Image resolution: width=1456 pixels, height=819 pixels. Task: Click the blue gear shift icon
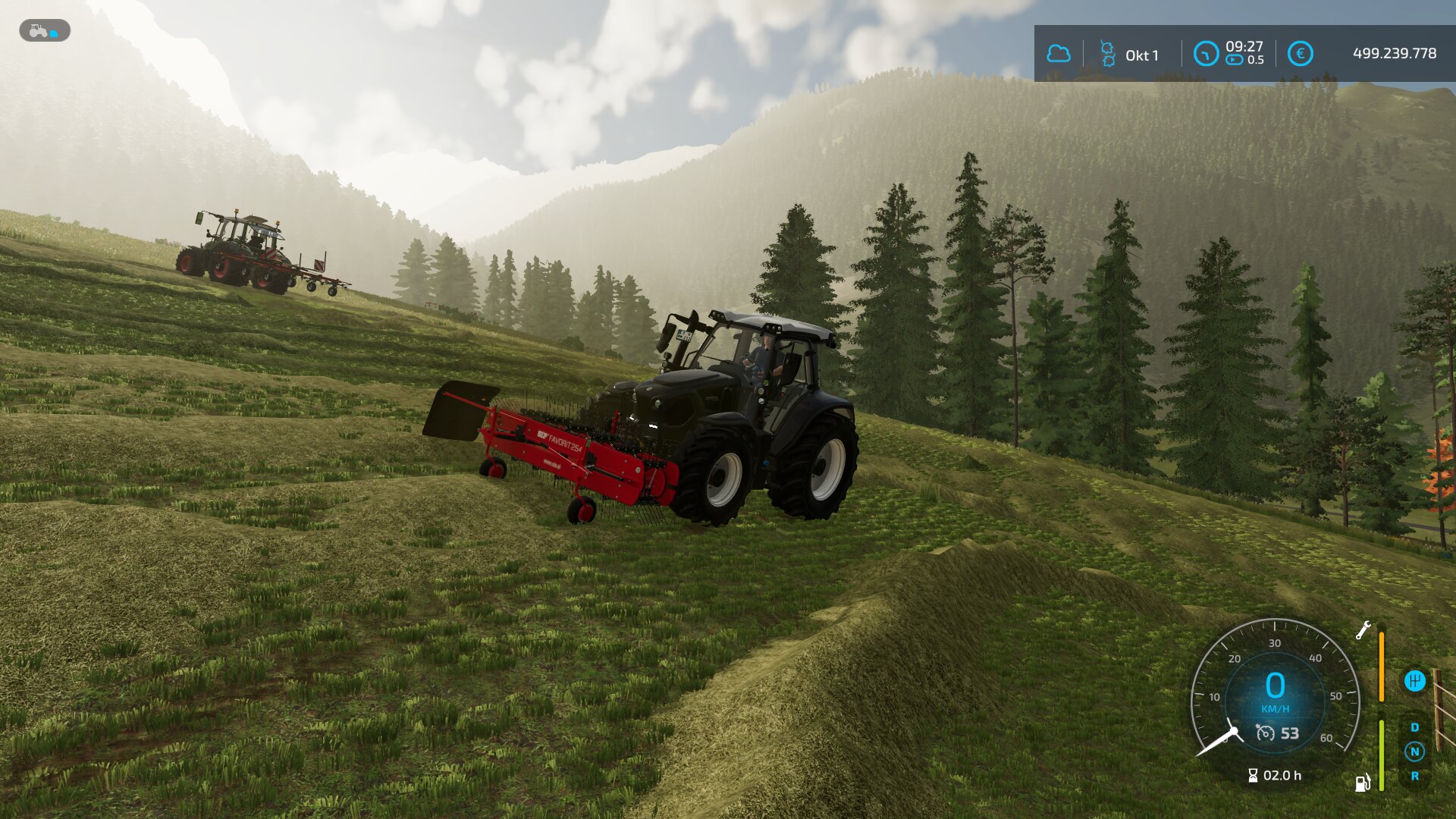(1414, 681)
